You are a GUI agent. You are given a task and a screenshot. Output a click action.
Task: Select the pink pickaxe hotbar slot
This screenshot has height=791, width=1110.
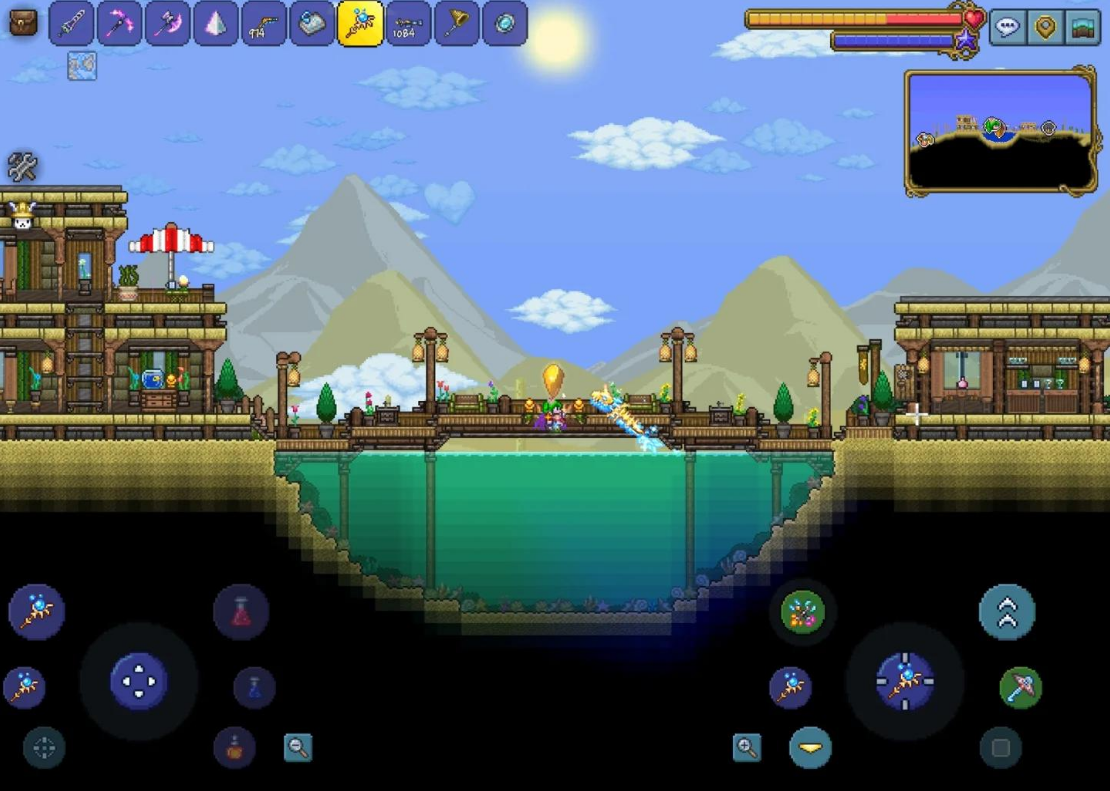pos(119,23)
